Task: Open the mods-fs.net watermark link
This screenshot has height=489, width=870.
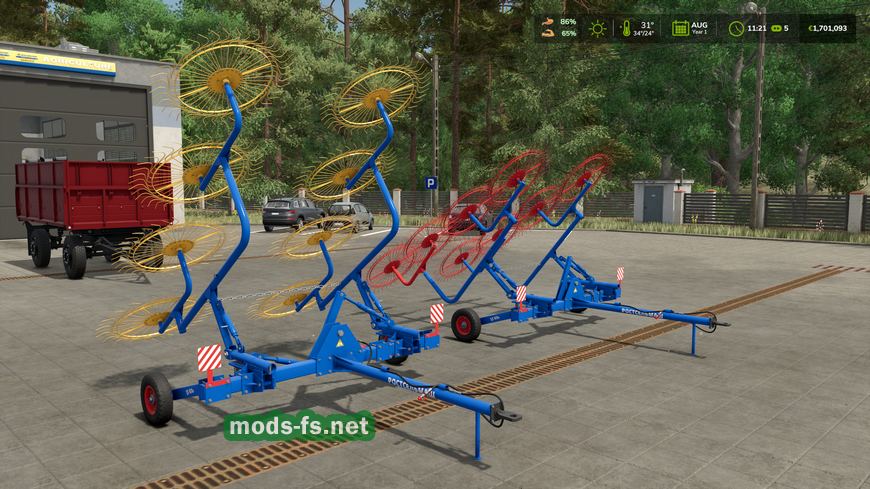Action: (x=299, y=427)
